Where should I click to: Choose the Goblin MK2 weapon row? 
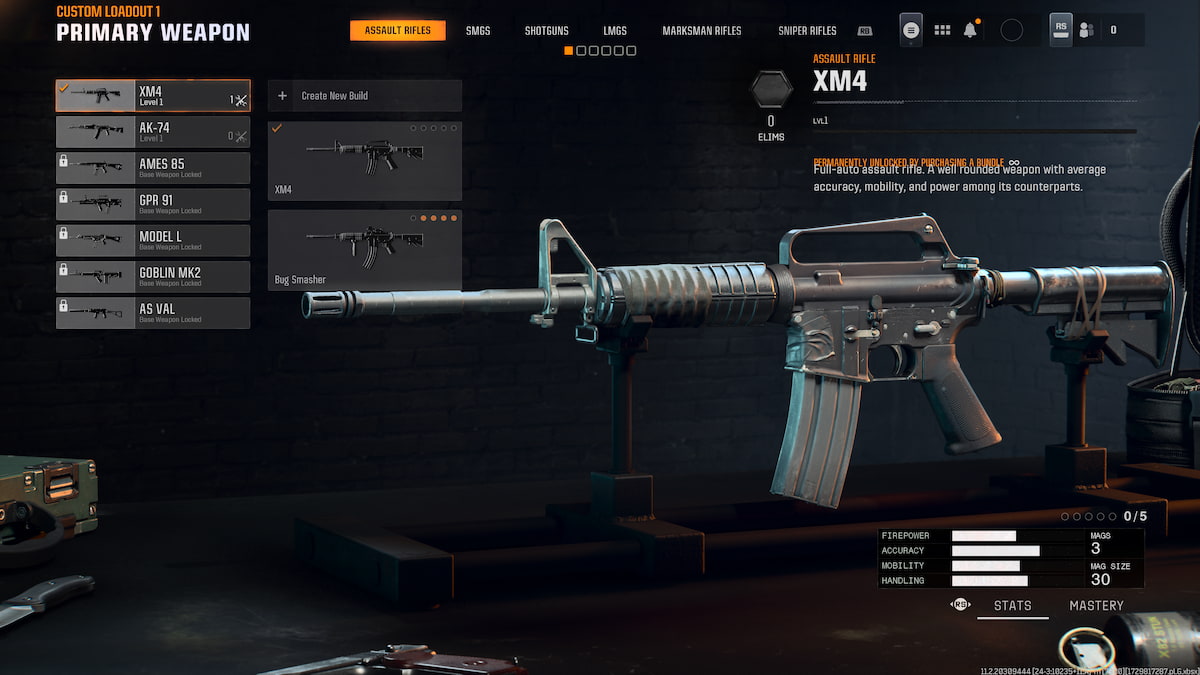(x=152, y=276)
